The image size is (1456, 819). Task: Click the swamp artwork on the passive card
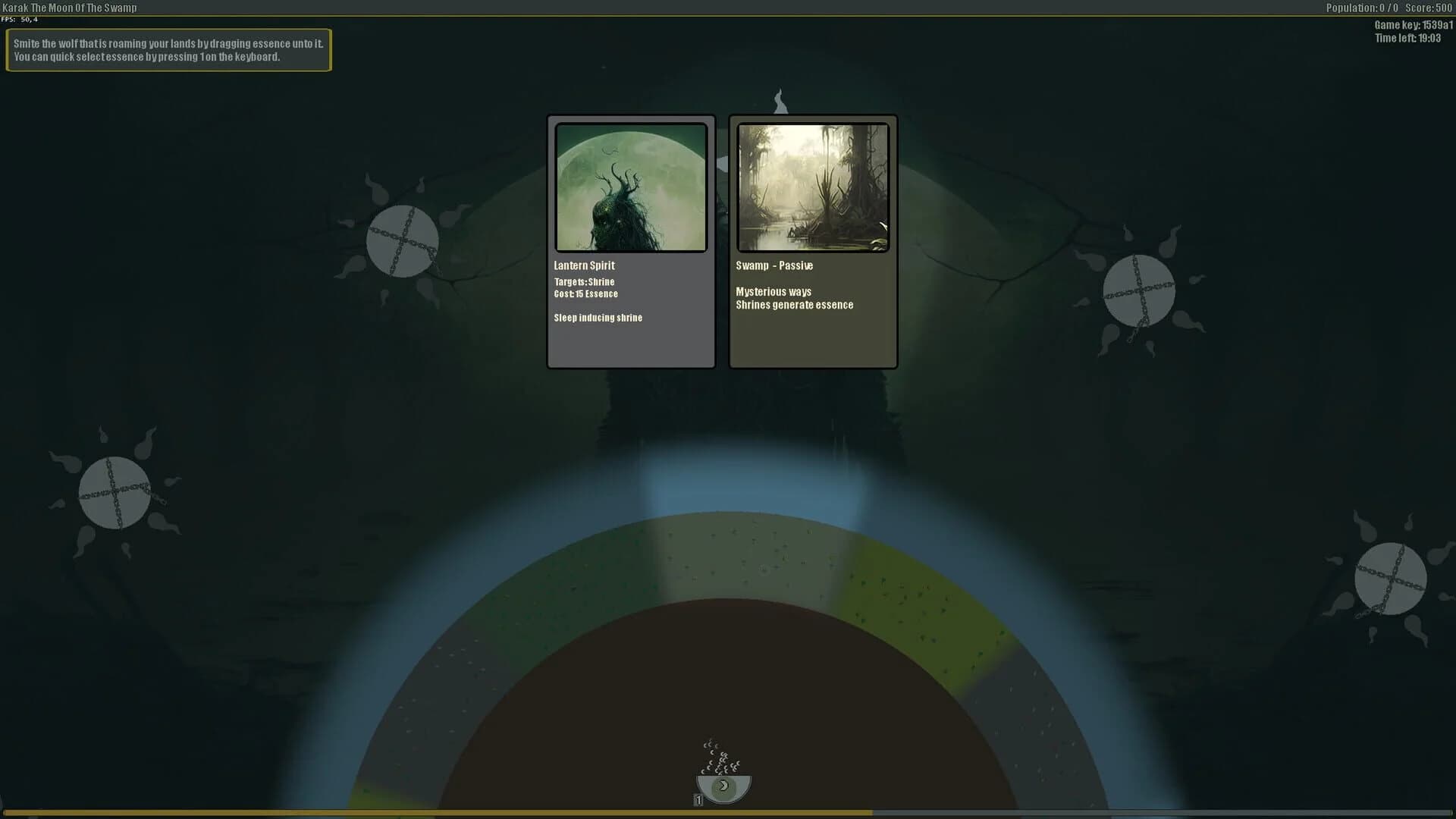(813, 188)
